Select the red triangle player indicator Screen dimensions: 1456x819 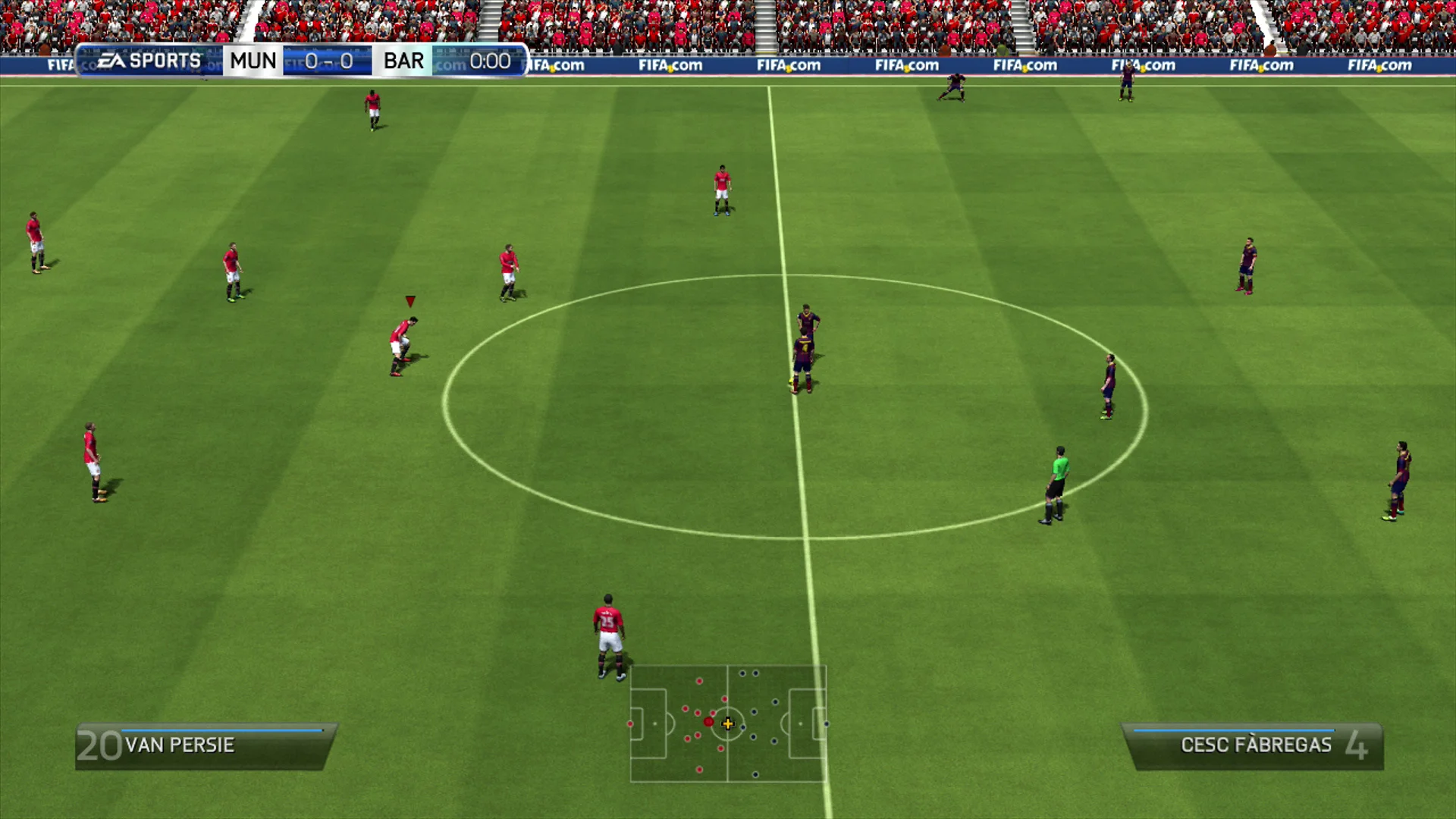(x=409, y=300)
